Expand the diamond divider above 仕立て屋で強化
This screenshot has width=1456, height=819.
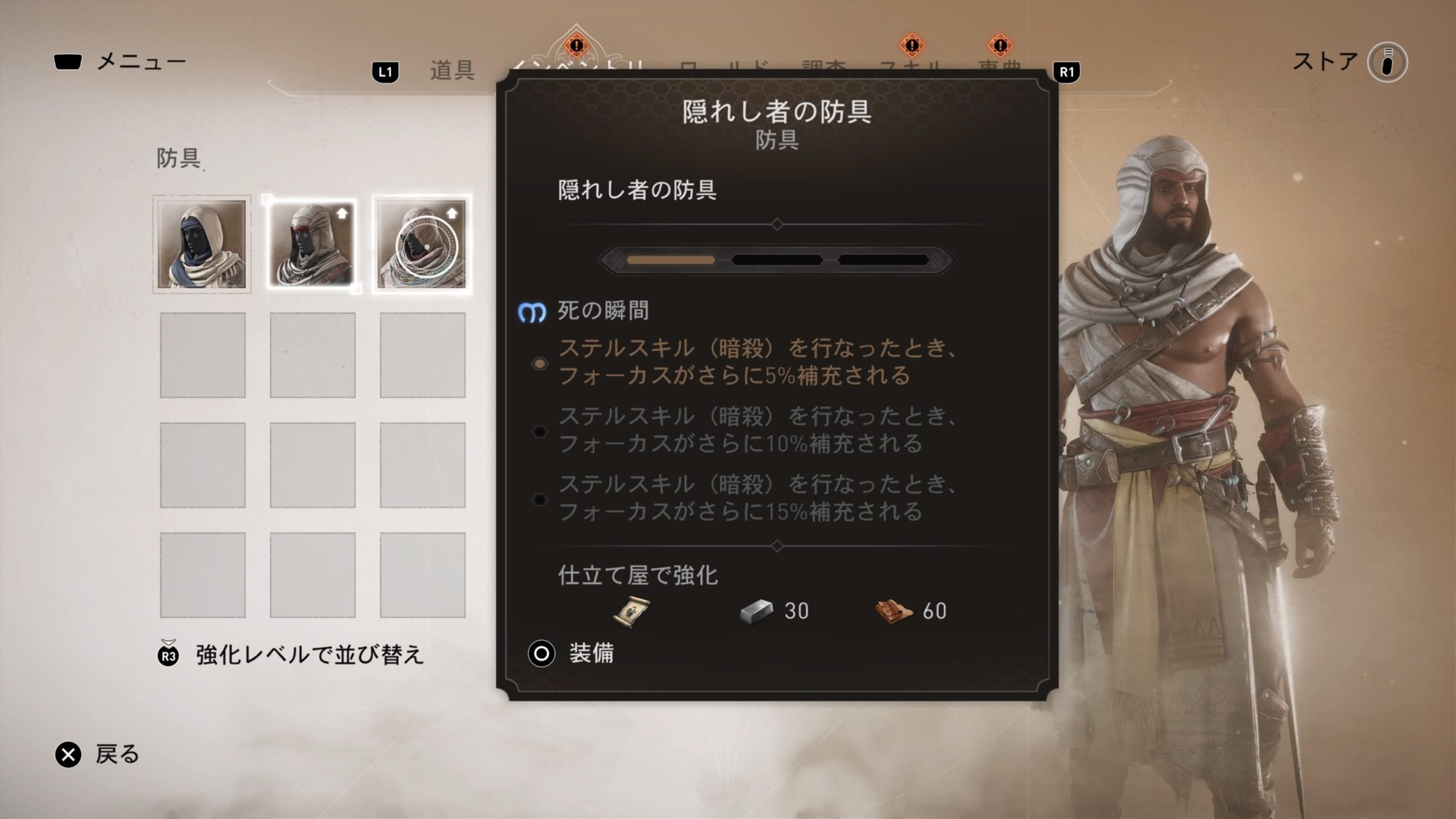pyautogui.click(x=777, y=545)
